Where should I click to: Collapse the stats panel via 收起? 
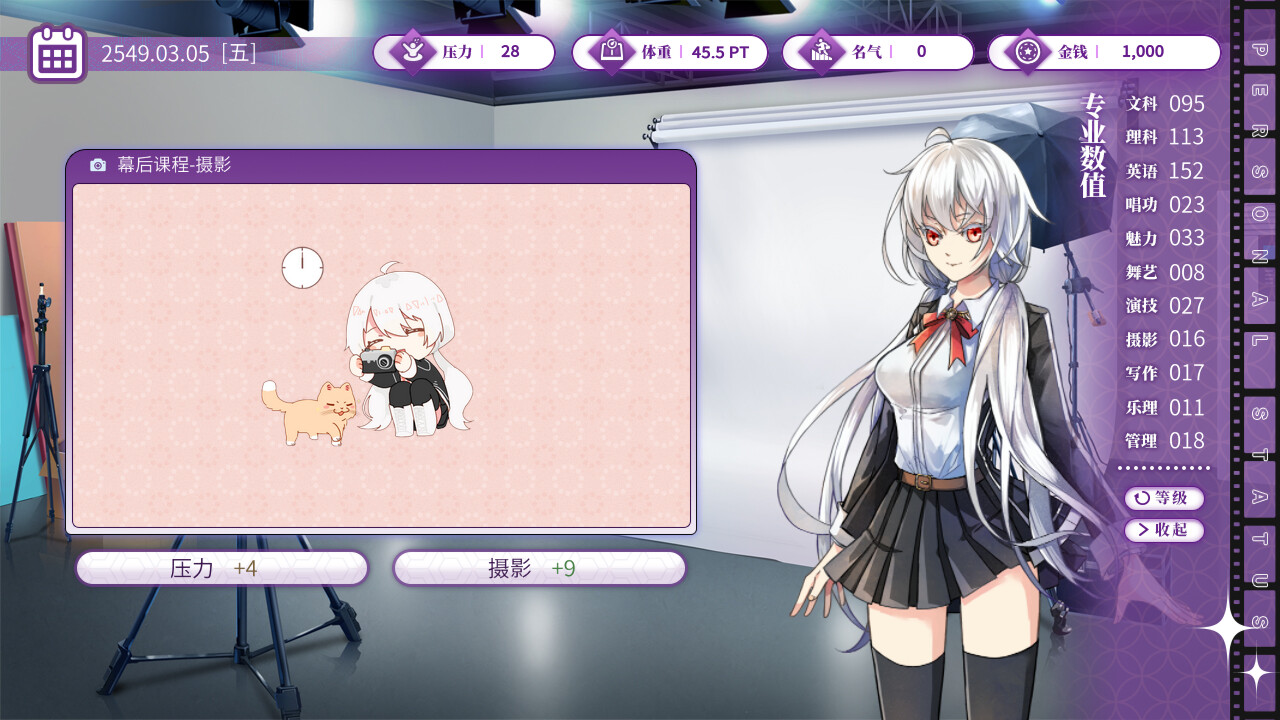1163,531
